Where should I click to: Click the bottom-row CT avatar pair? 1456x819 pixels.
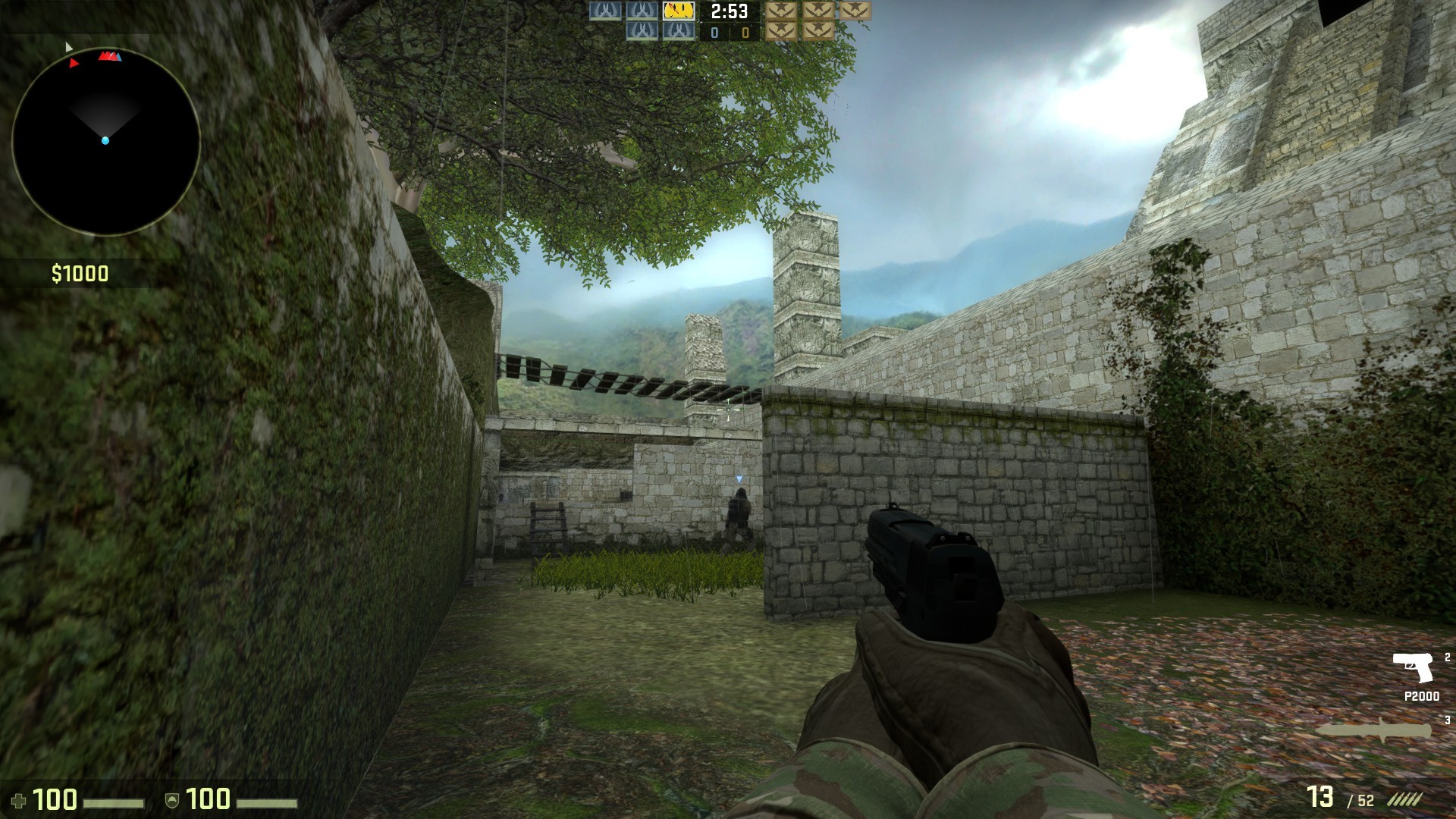coord(659,30)
